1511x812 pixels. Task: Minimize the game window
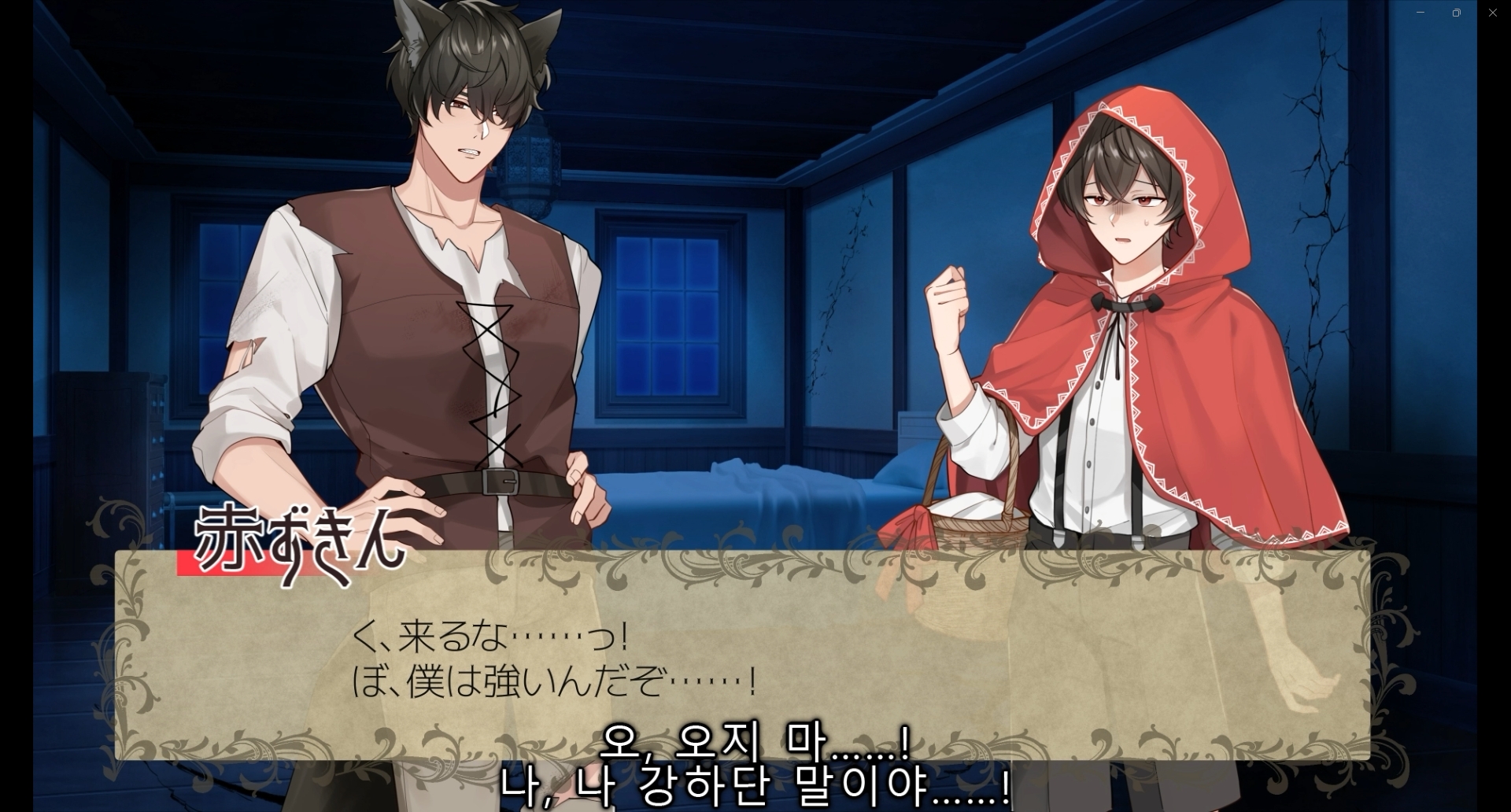[1420, 13]
